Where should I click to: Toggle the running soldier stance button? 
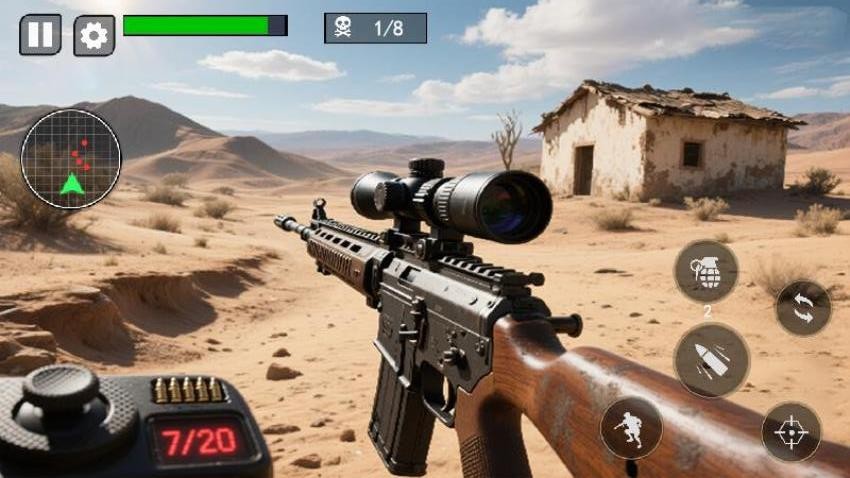coord(631,428)
